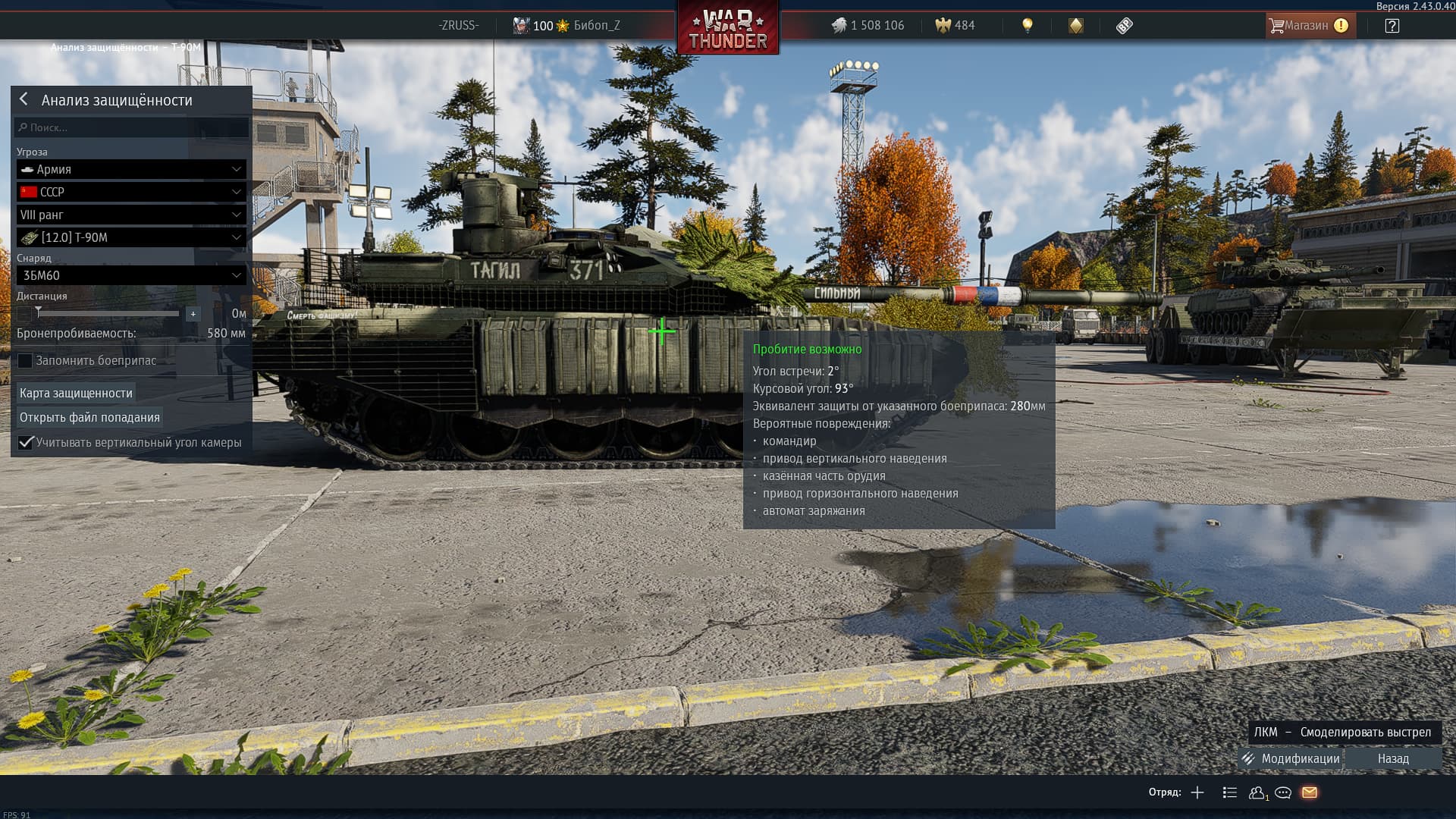This screenshot has height=819, width=1456.
Task: Open Карта защищённости protection map
Action: pyautogui.click(x=76, y=393)
